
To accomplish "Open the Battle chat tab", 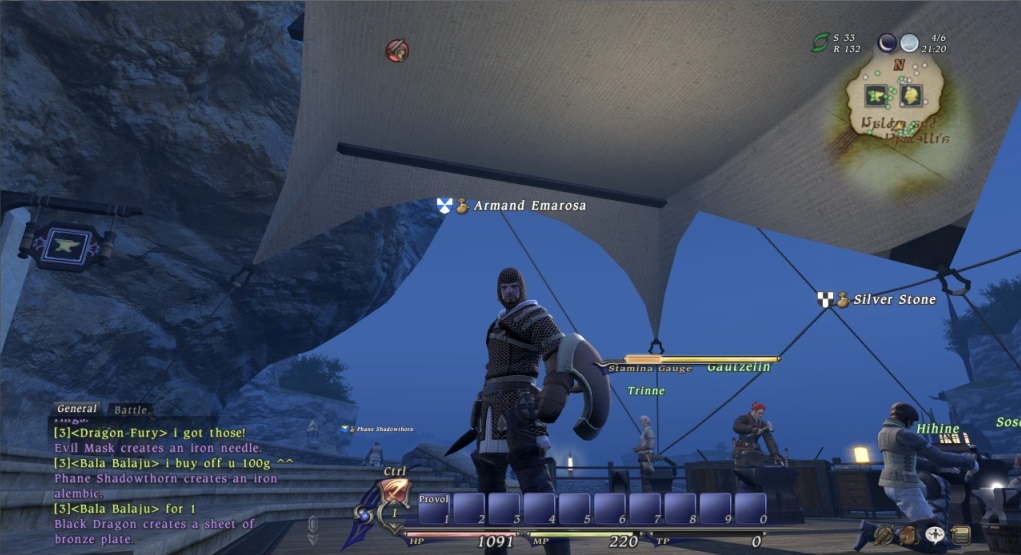I will (x=131, y=410).
